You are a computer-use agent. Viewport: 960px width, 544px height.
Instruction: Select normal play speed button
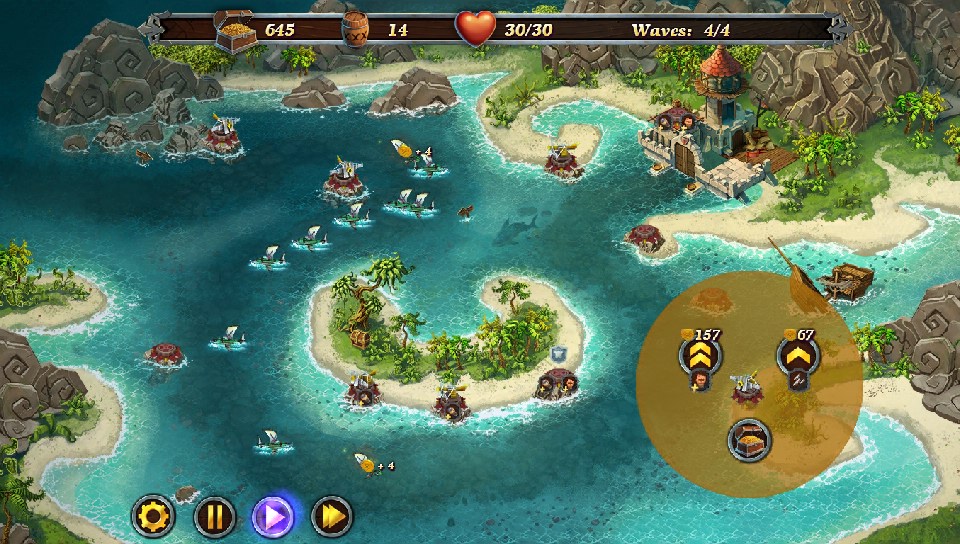click(x=272, y=517)
